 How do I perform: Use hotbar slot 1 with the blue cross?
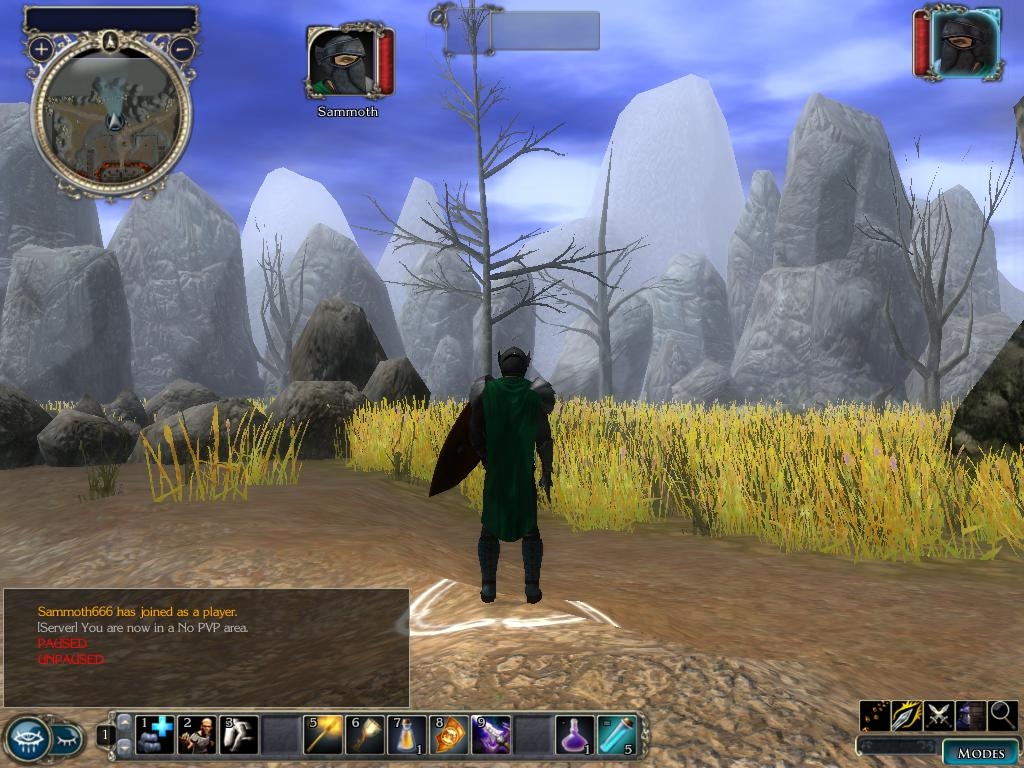(155, 735)
